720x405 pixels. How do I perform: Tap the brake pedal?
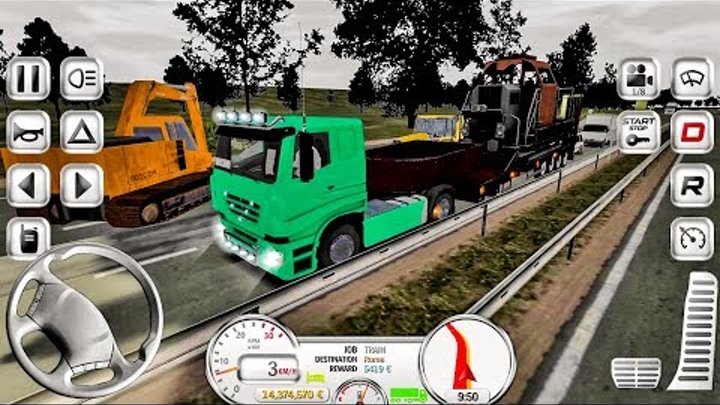point(635,372)
